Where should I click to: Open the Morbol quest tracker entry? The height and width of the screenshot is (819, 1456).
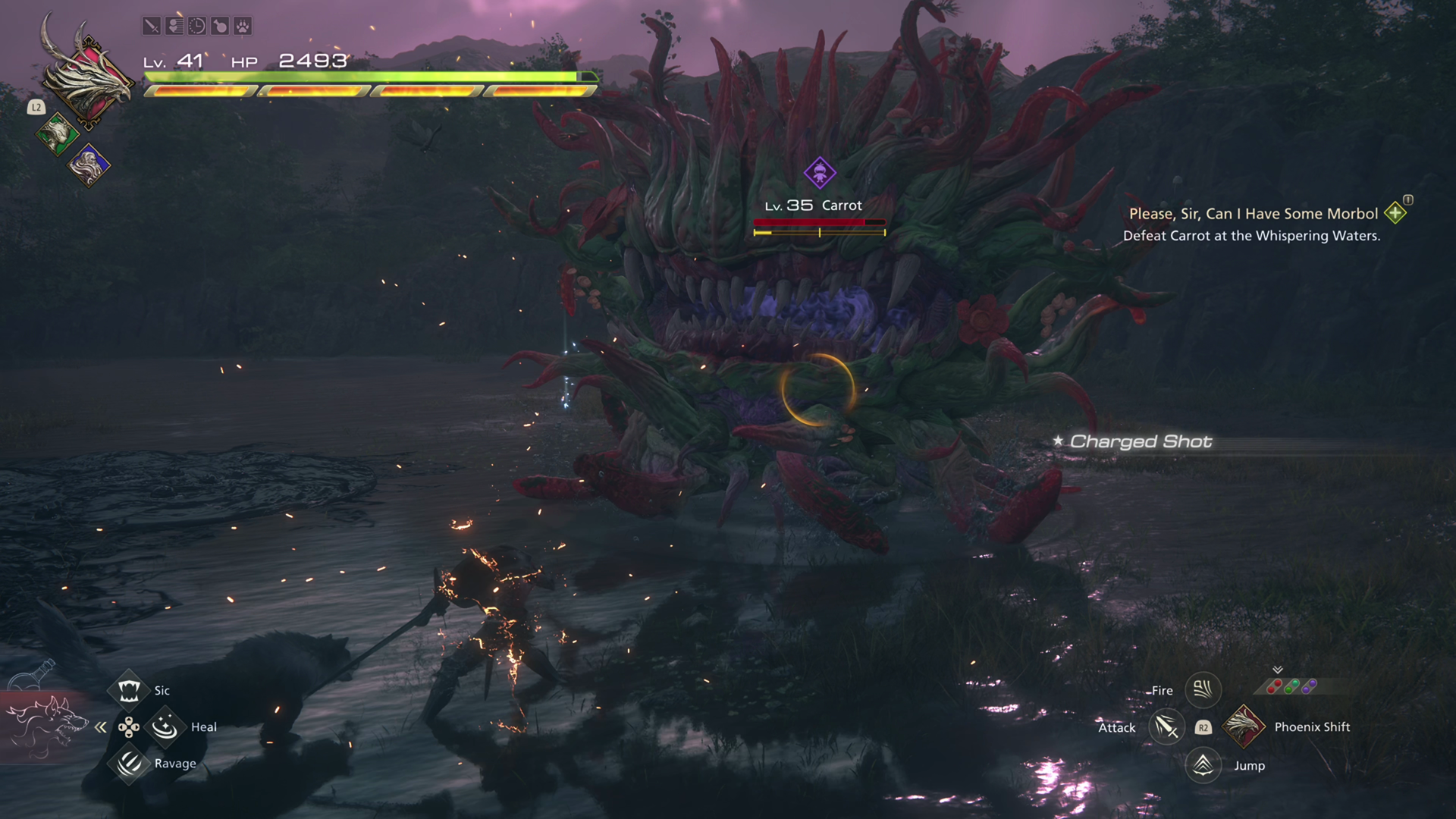1253,215
